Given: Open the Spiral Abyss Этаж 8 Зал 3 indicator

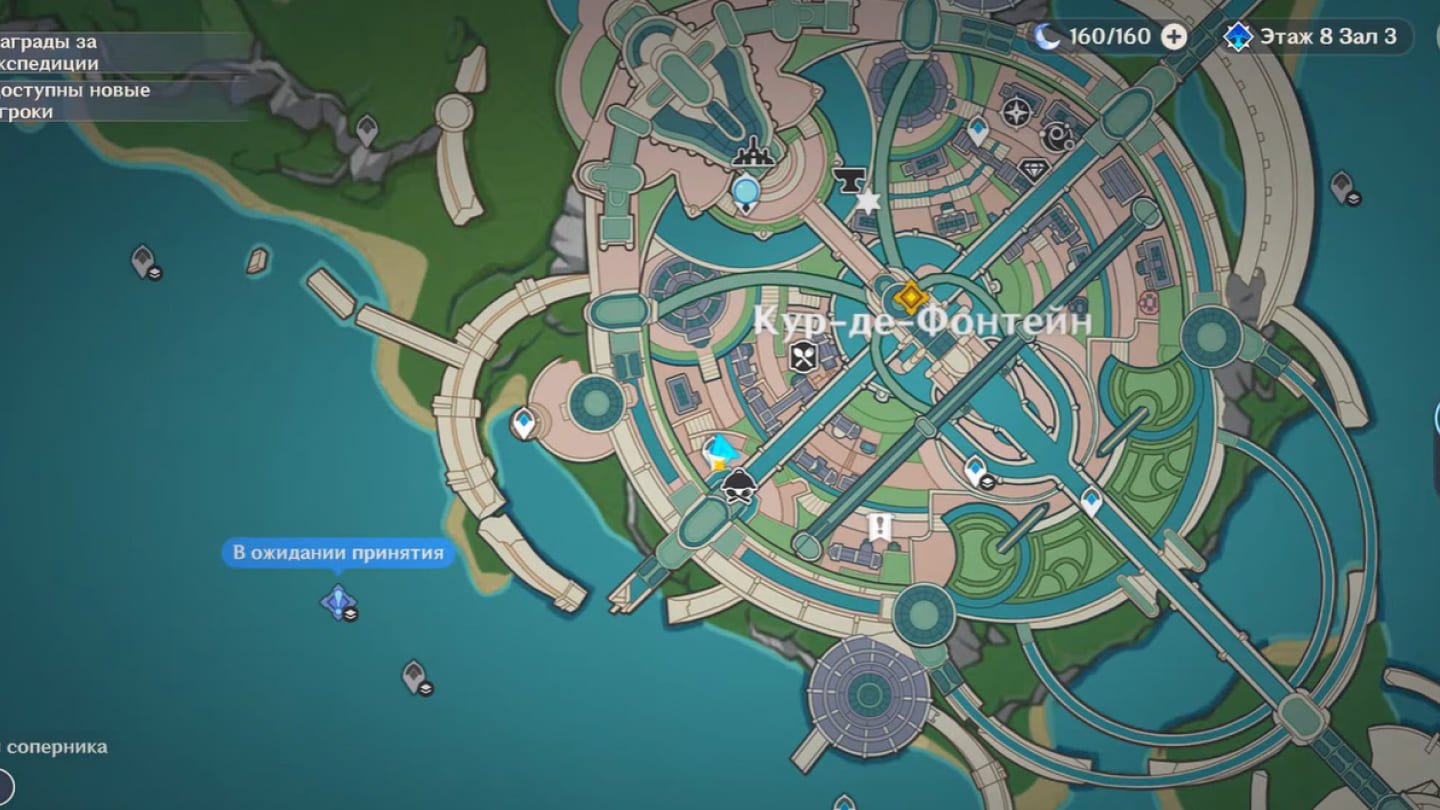Looking at the screenshot, I should coord(1317,37).
